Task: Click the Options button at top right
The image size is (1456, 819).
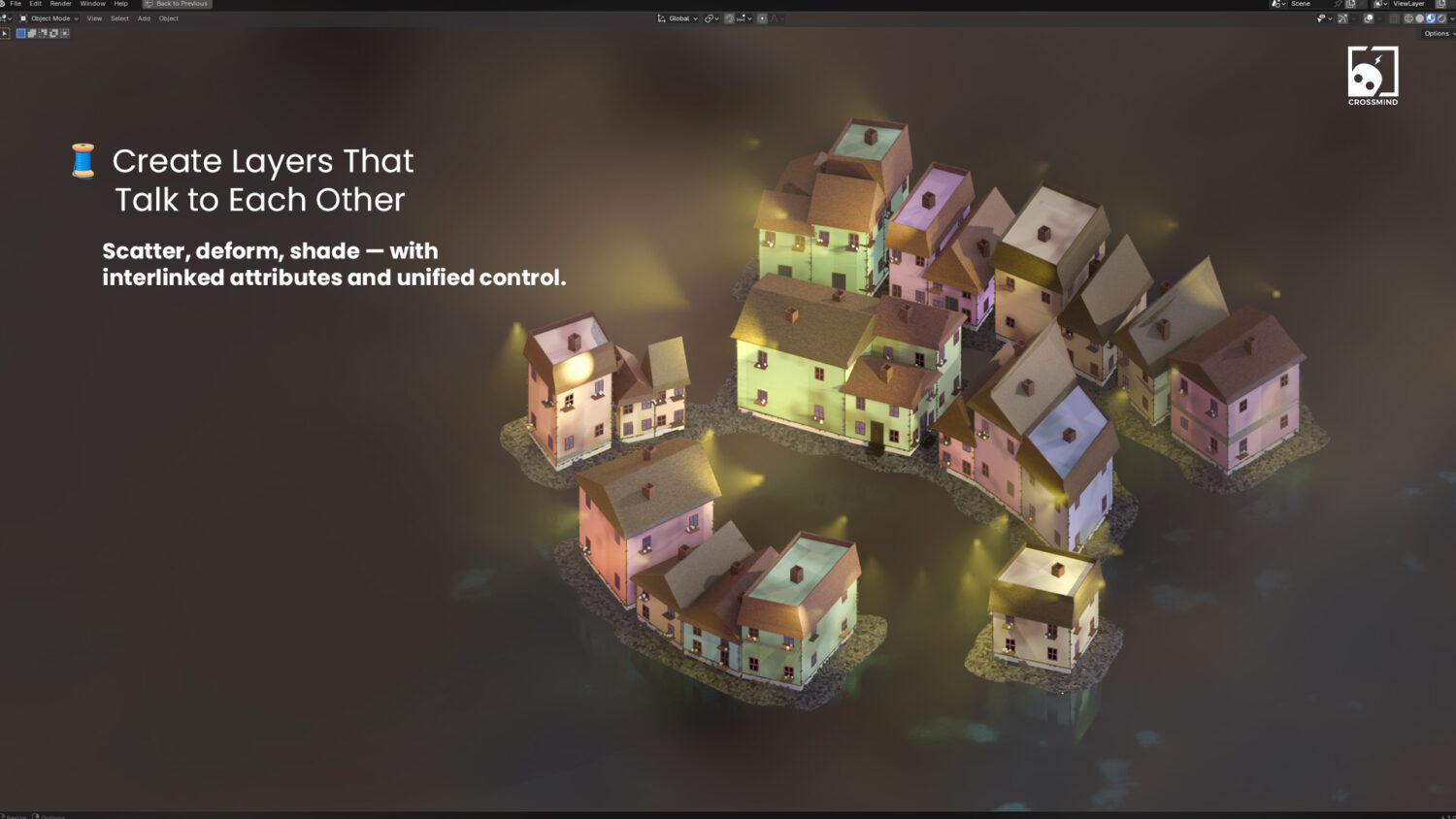Action: [1436, 33]
